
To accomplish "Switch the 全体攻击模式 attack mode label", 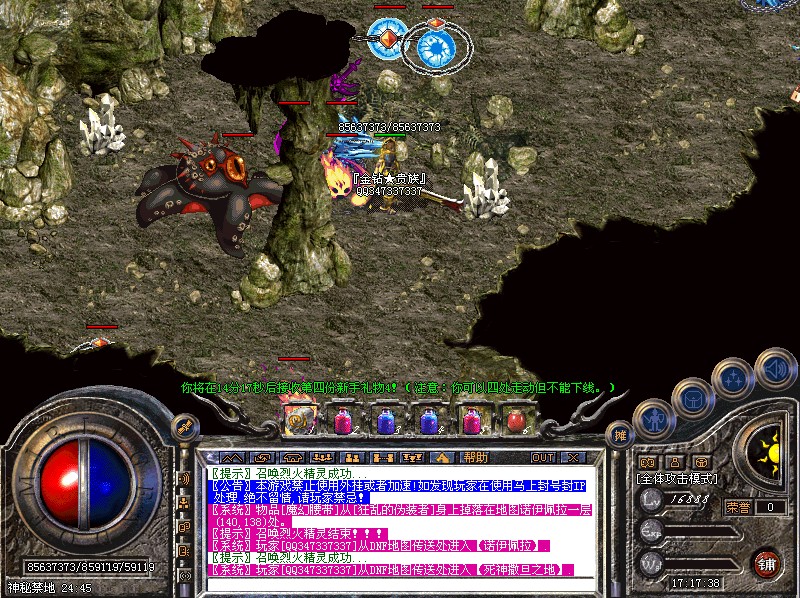I will (x=674, y=479).
